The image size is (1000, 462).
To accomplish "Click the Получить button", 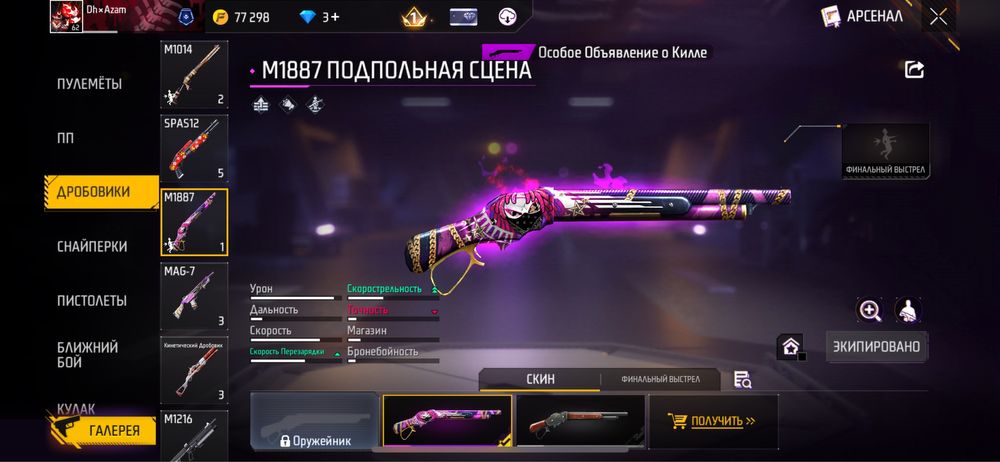I will (712, 421).
